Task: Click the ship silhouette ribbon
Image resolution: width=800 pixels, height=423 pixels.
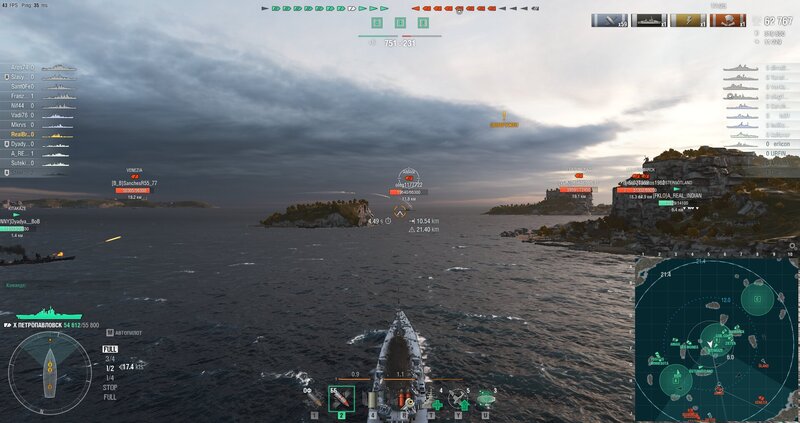Action: [648, 20]
